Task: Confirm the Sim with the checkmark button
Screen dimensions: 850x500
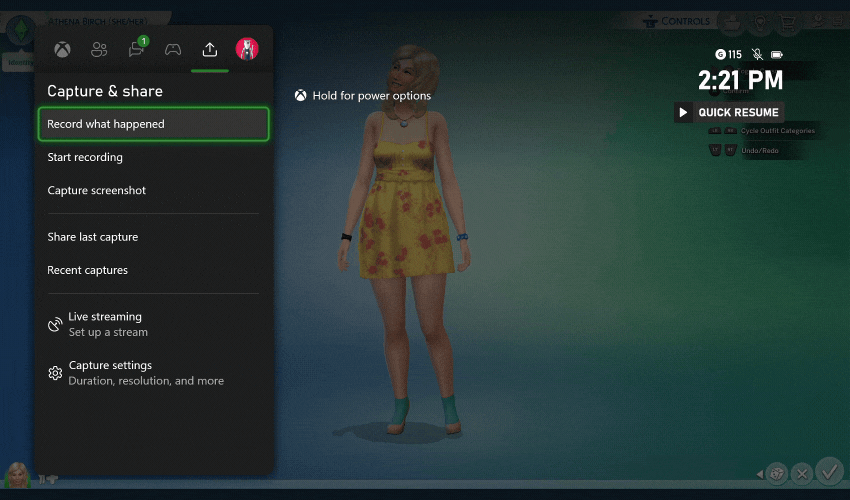Action: pyautogui.click(x=829, y=471)
